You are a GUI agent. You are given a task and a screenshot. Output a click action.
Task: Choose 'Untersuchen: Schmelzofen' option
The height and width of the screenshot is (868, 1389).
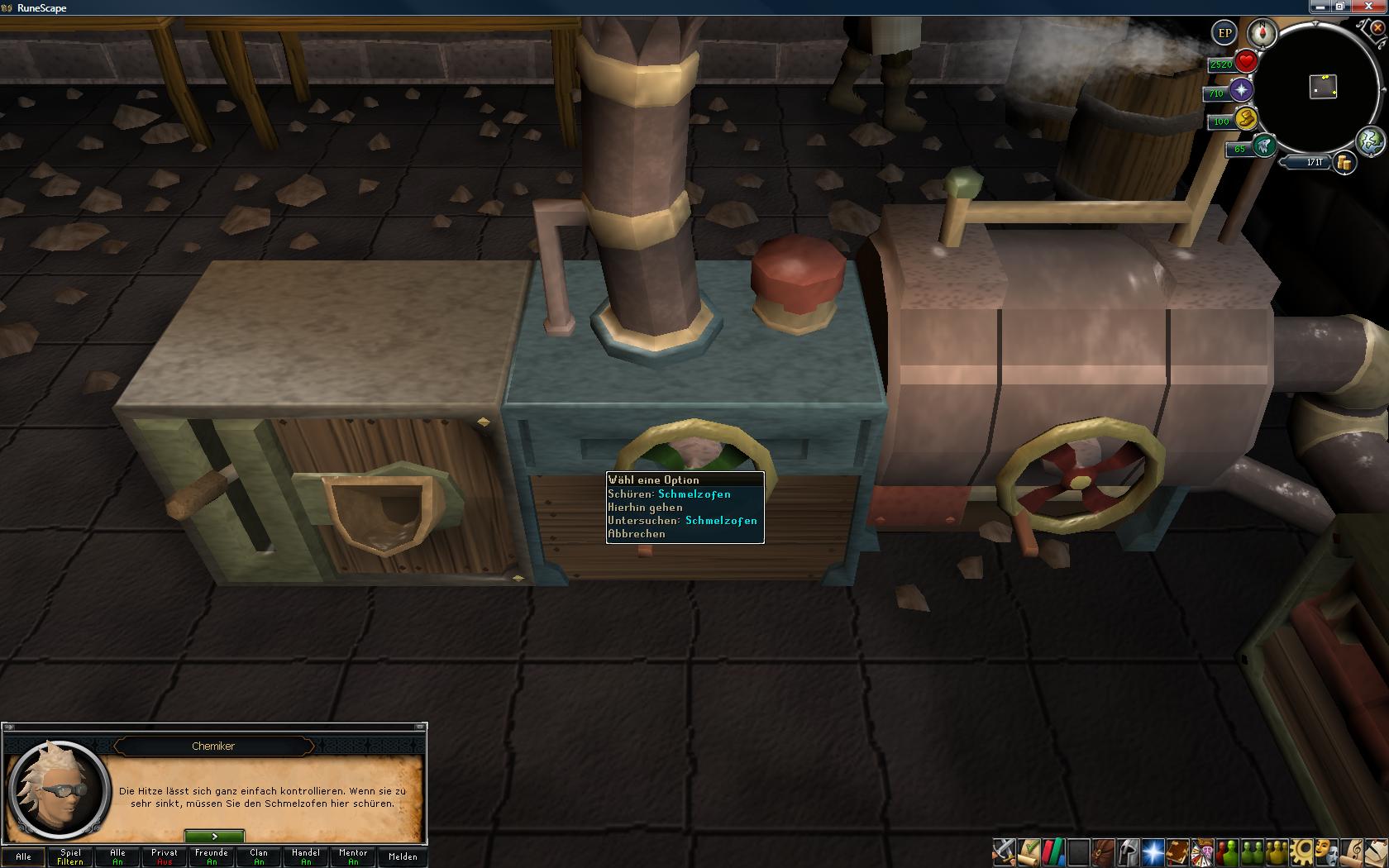coord(682,521)
